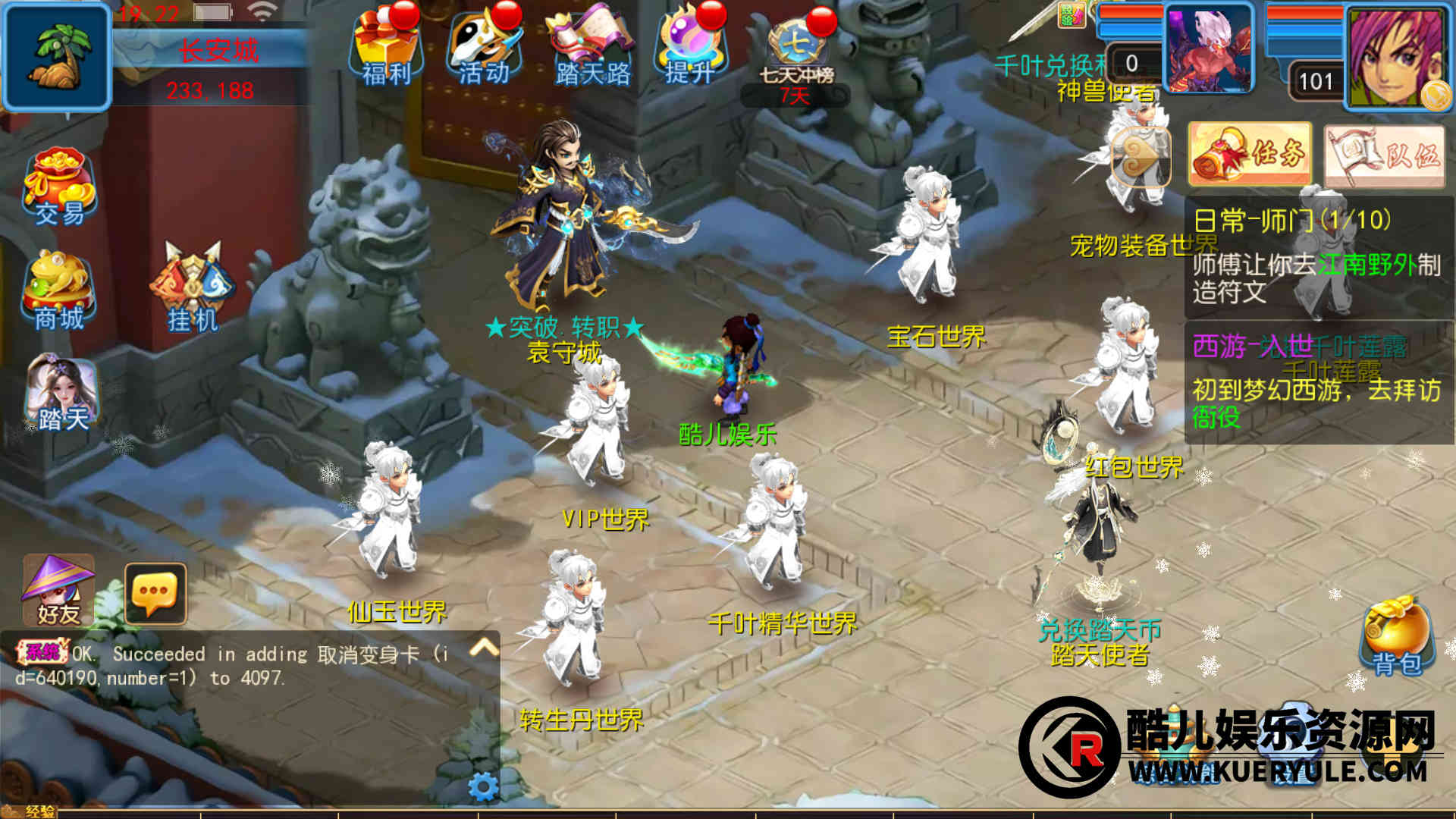Open the 商城 shop icon
1456x819 pixels.
pyautogui.click(x=59, y=292)
